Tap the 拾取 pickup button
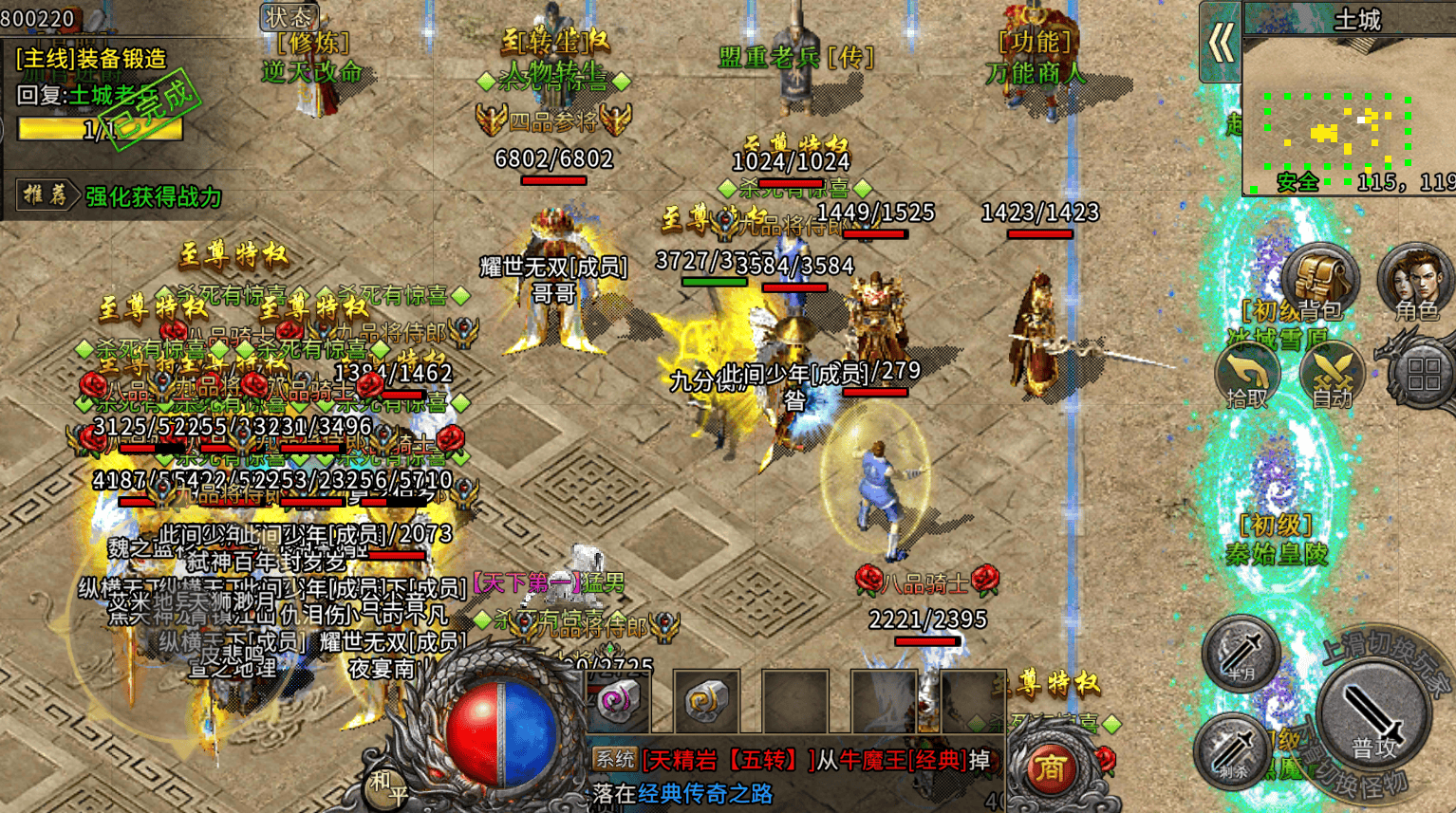Viewport: 1456px width, 813px height. click(1247, 377)
